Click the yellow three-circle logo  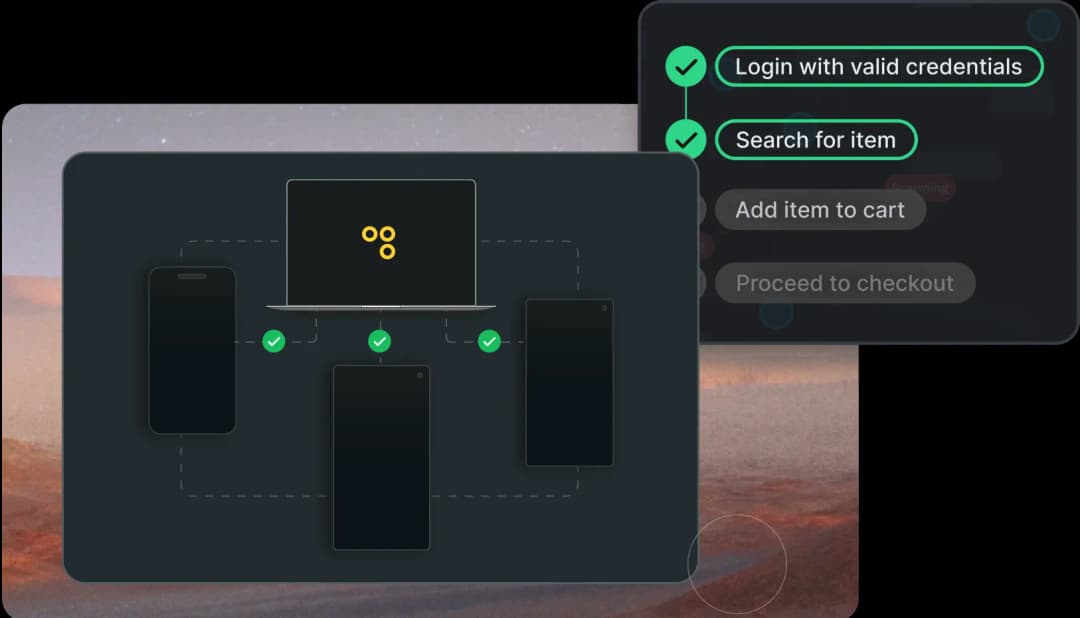coord(380,242)
